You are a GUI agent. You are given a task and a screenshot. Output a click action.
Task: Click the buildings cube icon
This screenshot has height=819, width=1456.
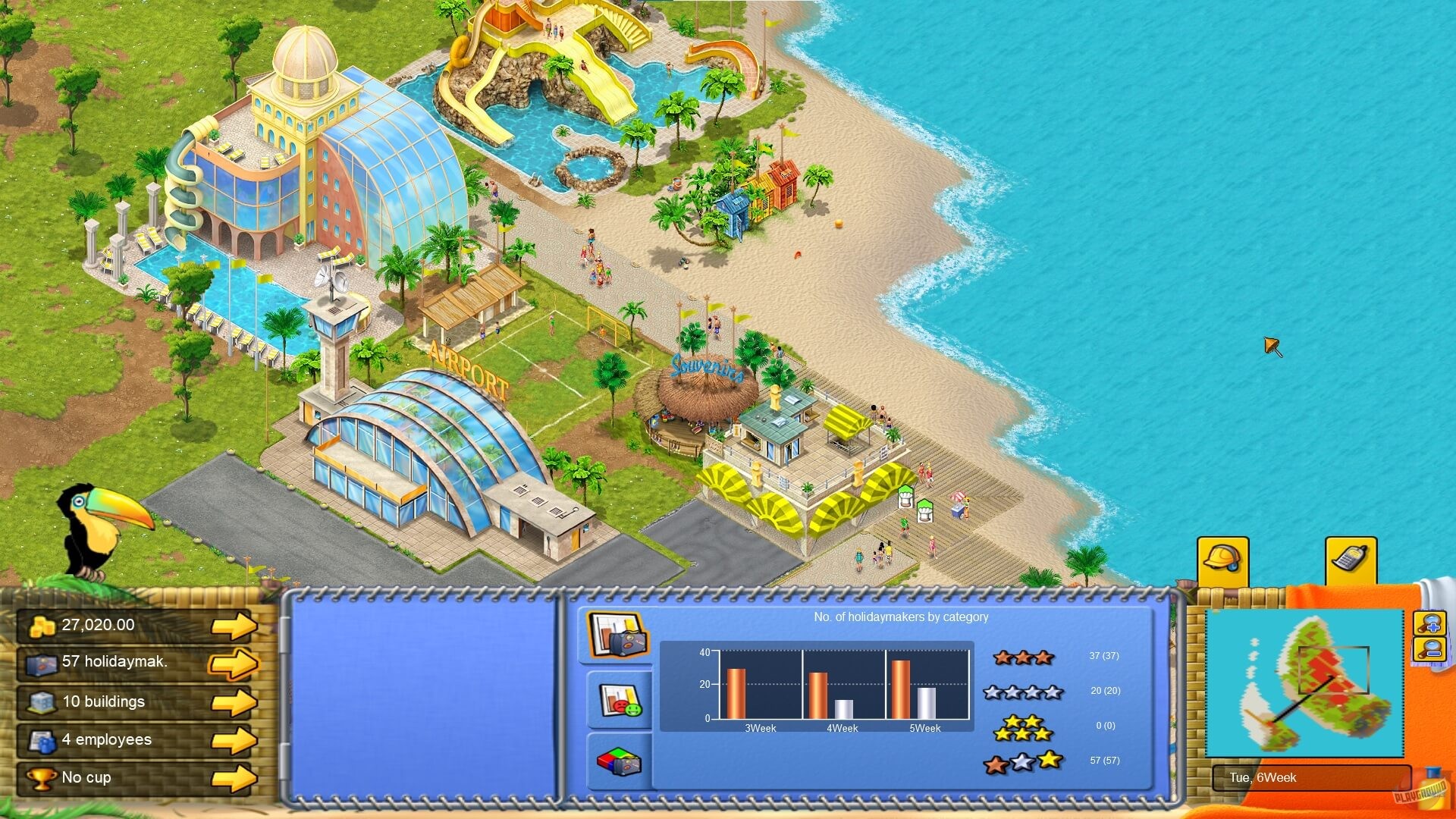coord(39,701)
